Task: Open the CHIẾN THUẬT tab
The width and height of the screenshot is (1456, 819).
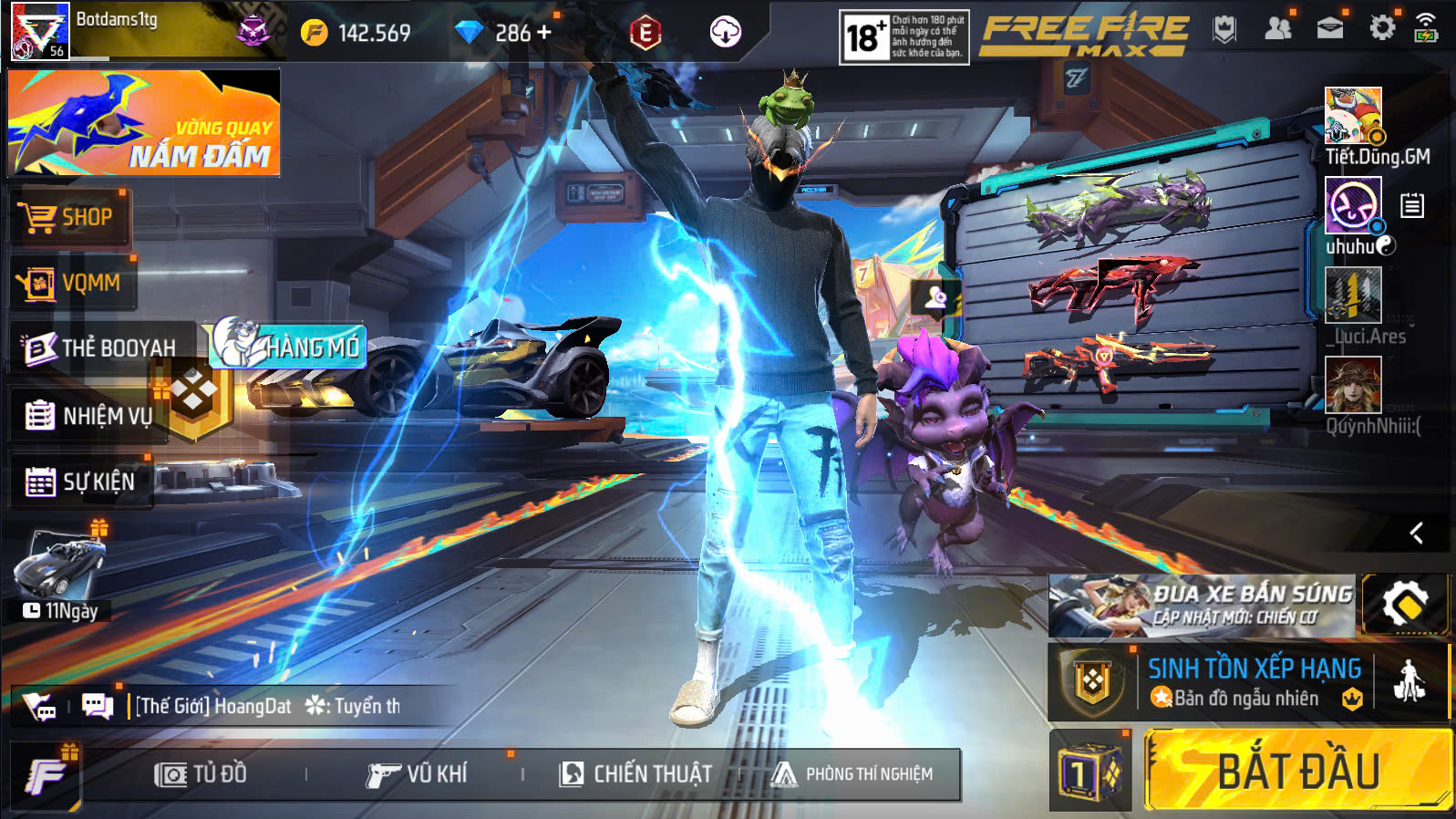Action: pyautogui.click(x=636, y=774)
